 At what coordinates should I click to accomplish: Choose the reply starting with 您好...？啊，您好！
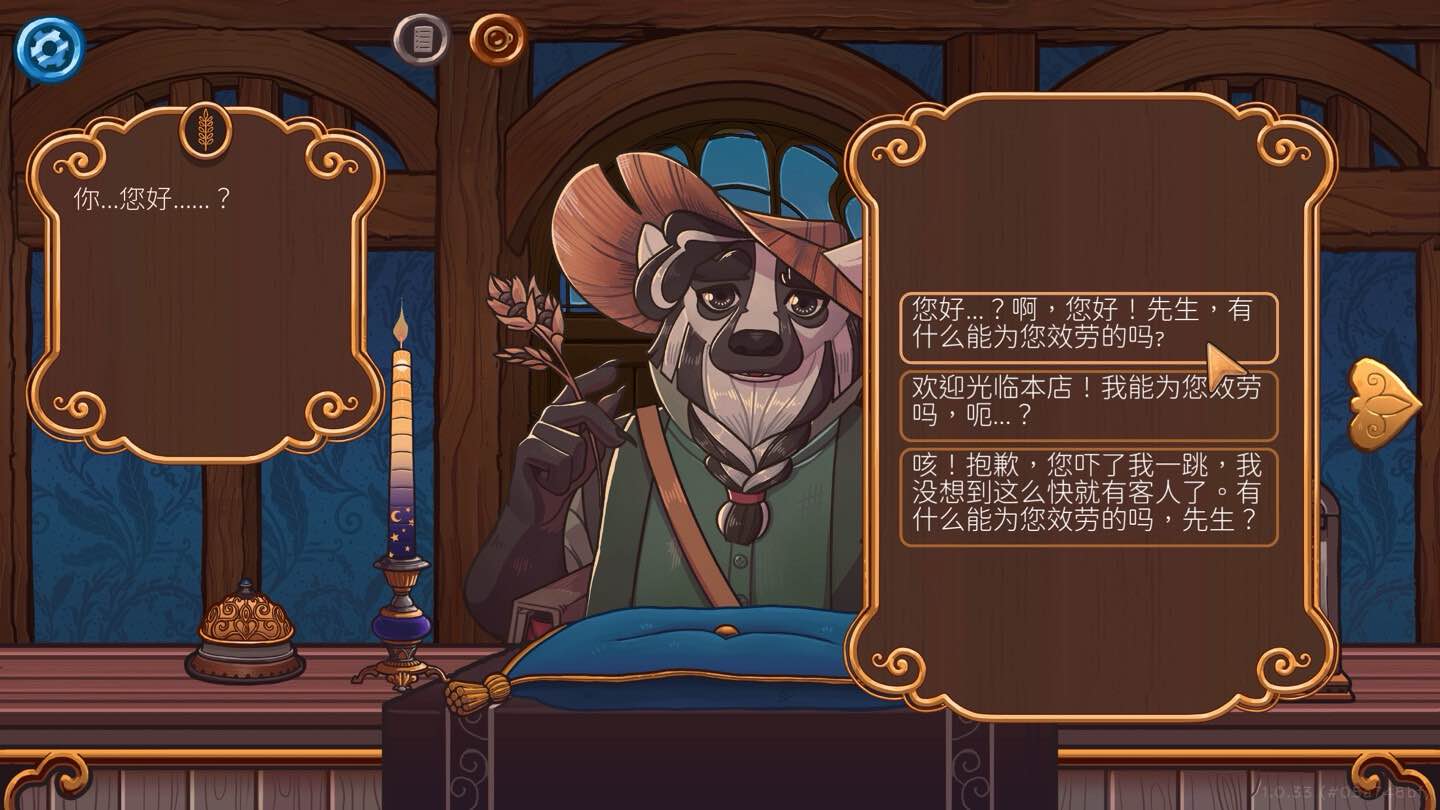pos(1090,324)
